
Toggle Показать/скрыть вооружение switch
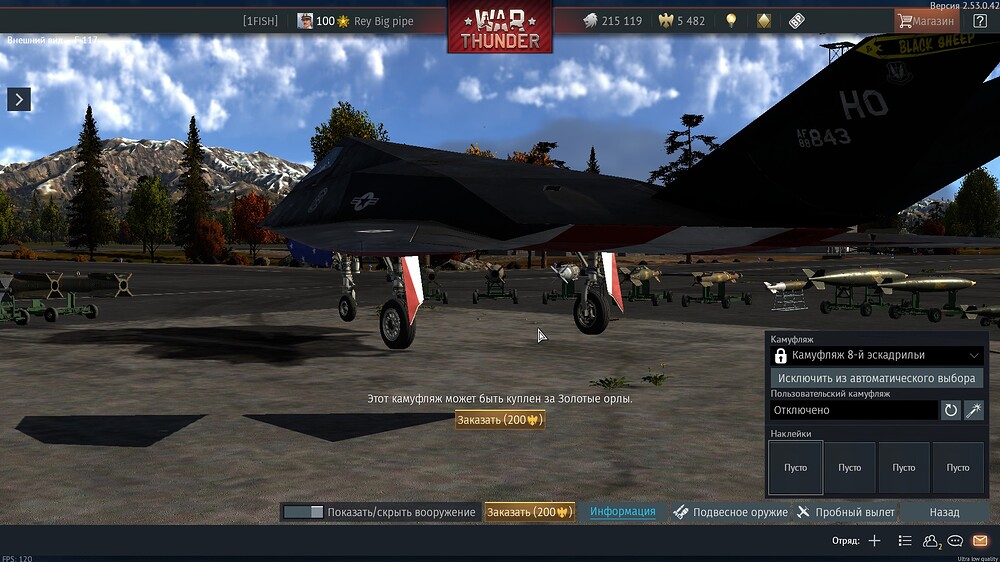tap(303, 512)
